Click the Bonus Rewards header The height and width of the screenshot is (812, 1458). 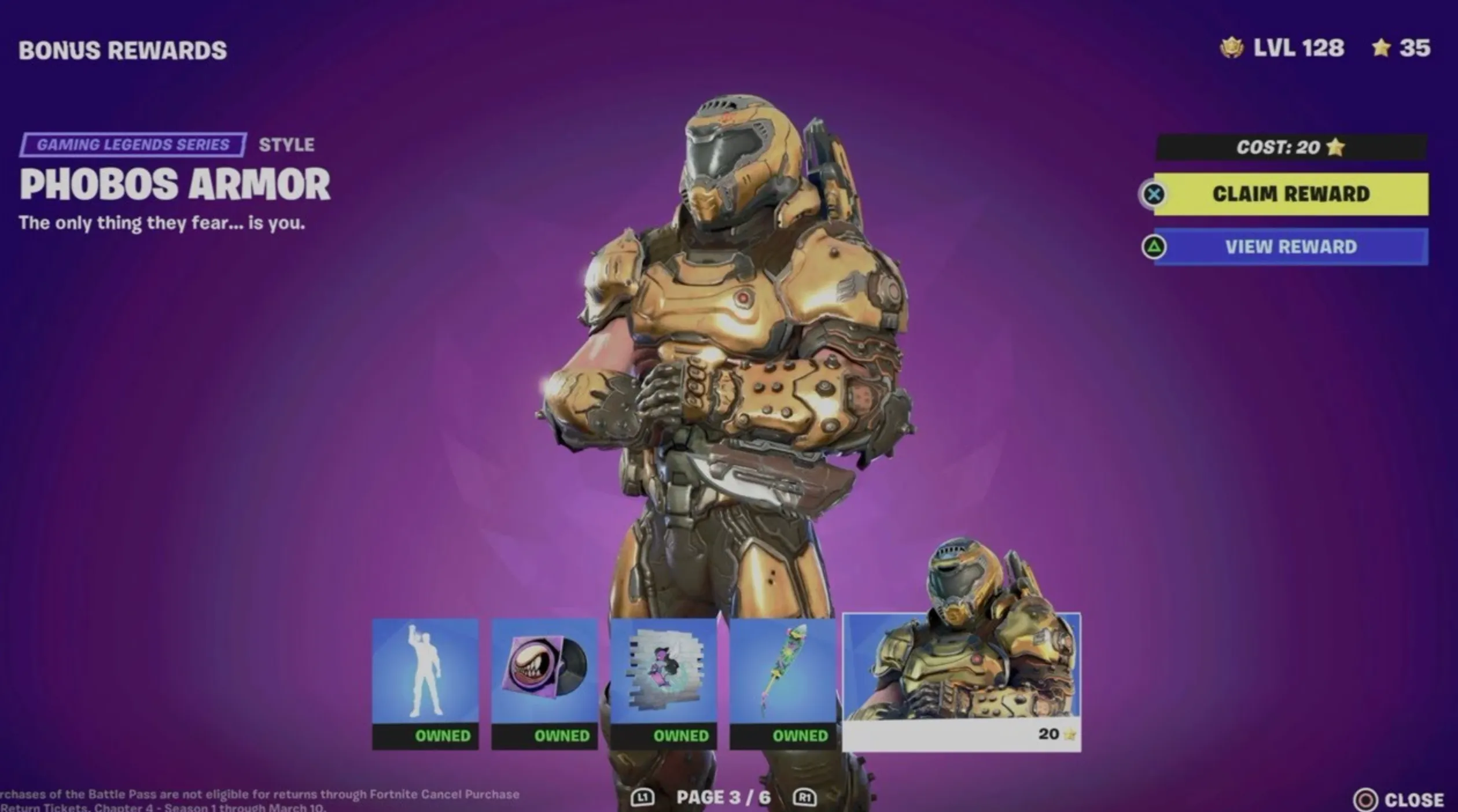coord(123,50)
